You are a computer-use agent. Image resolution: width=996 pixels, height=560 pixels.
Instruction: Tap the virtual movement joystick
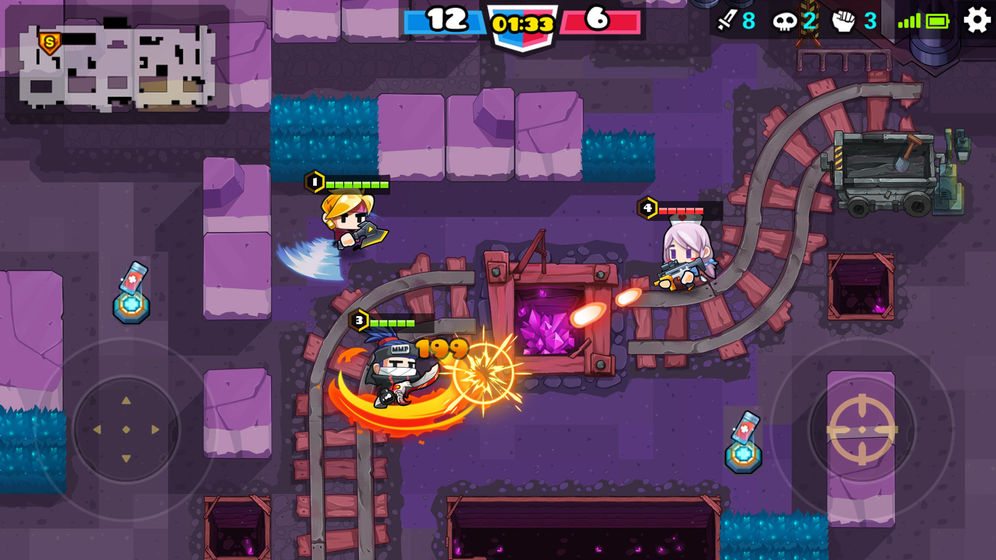126,430
